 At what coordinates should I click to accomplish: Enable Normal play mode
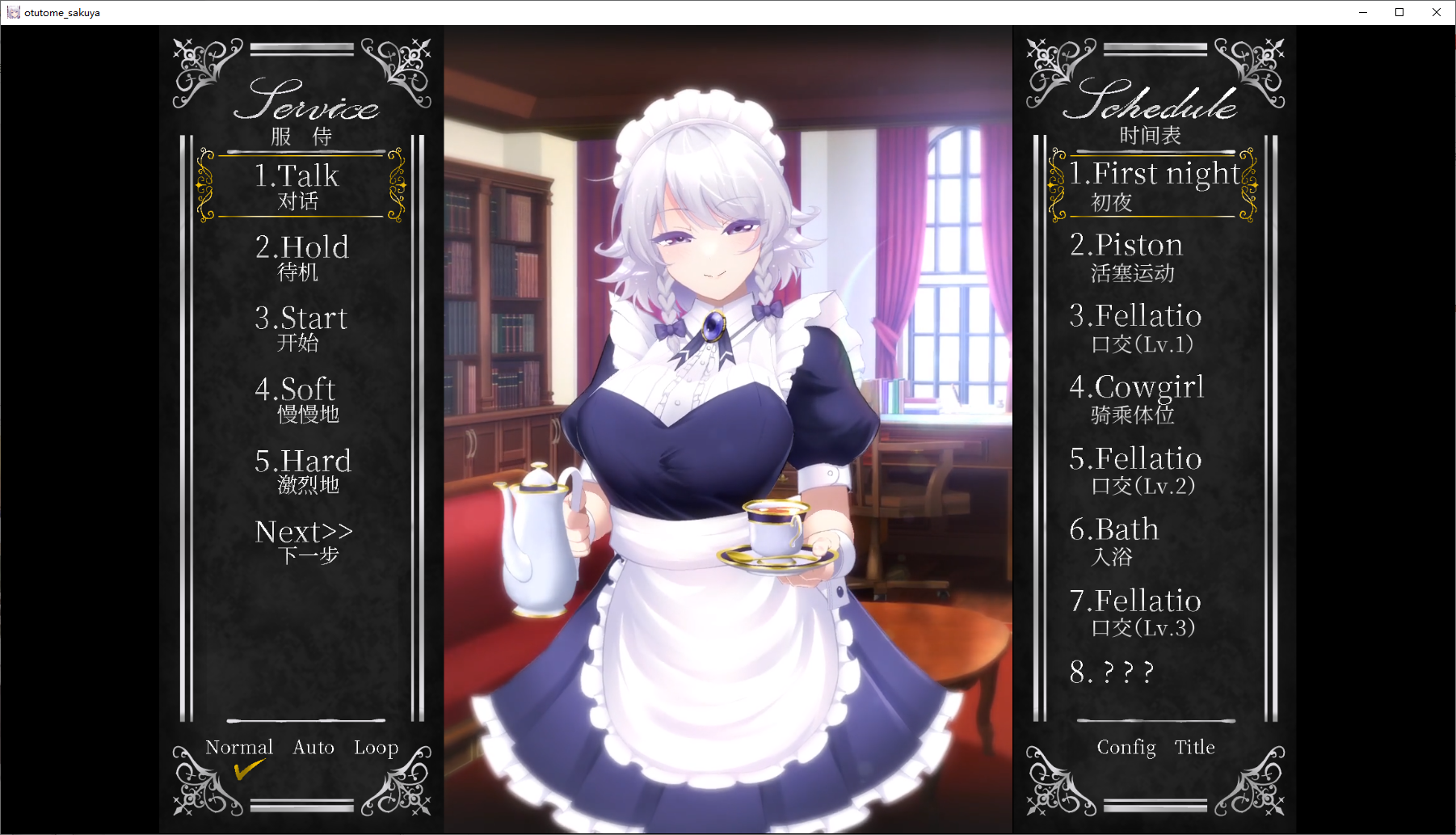239,748
